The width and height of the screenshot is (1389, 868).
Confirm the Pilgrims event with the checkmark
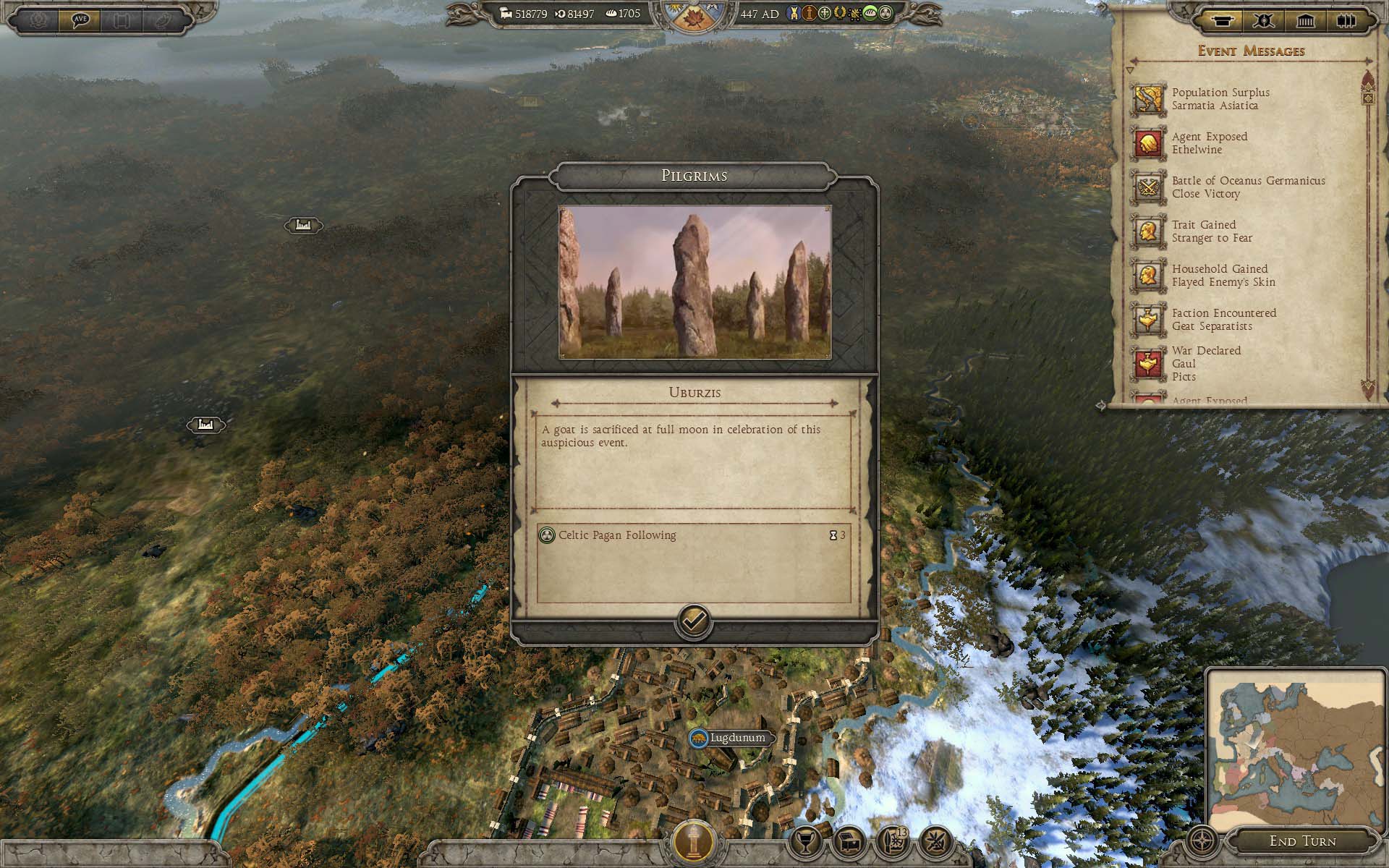[x=694, y=621]
